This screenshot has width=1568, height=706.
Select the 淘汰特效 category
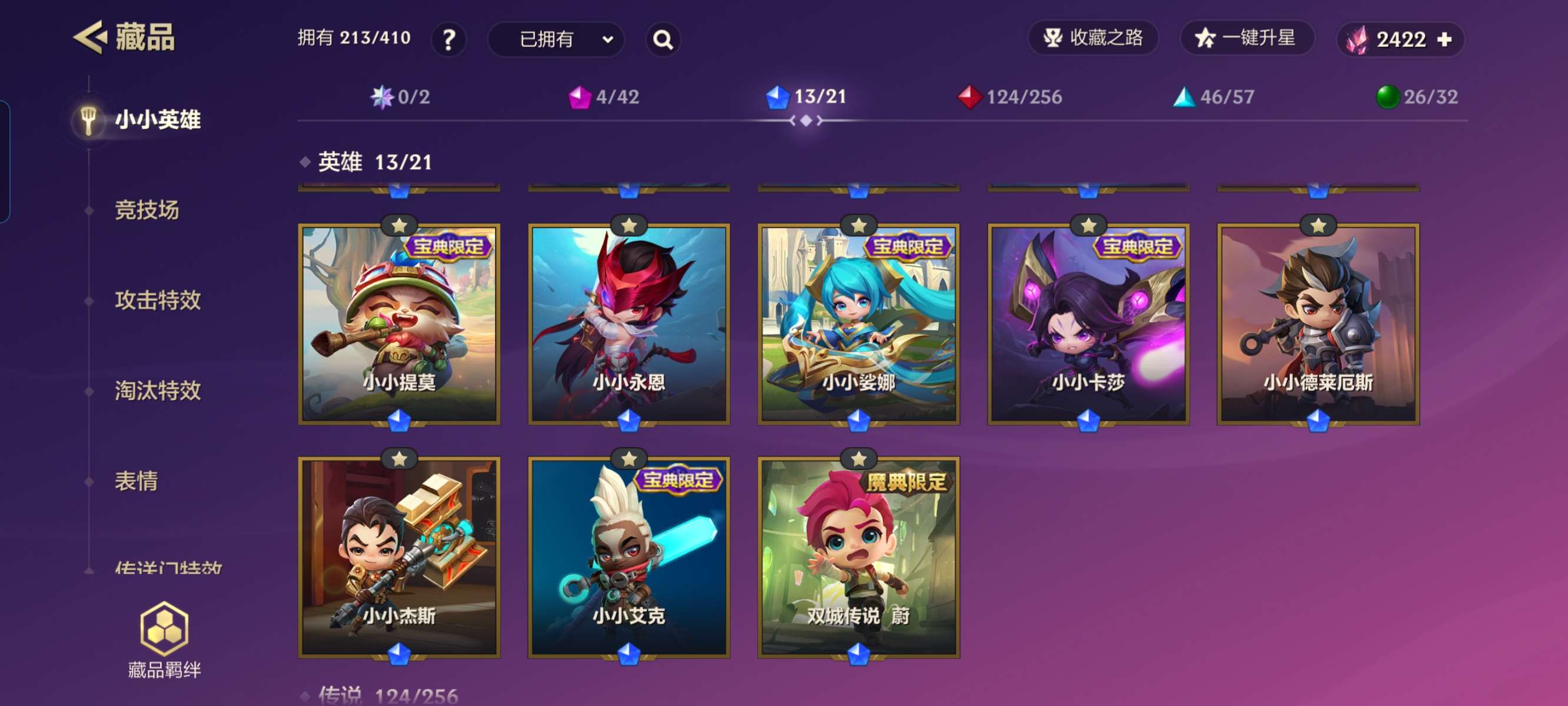158,391
